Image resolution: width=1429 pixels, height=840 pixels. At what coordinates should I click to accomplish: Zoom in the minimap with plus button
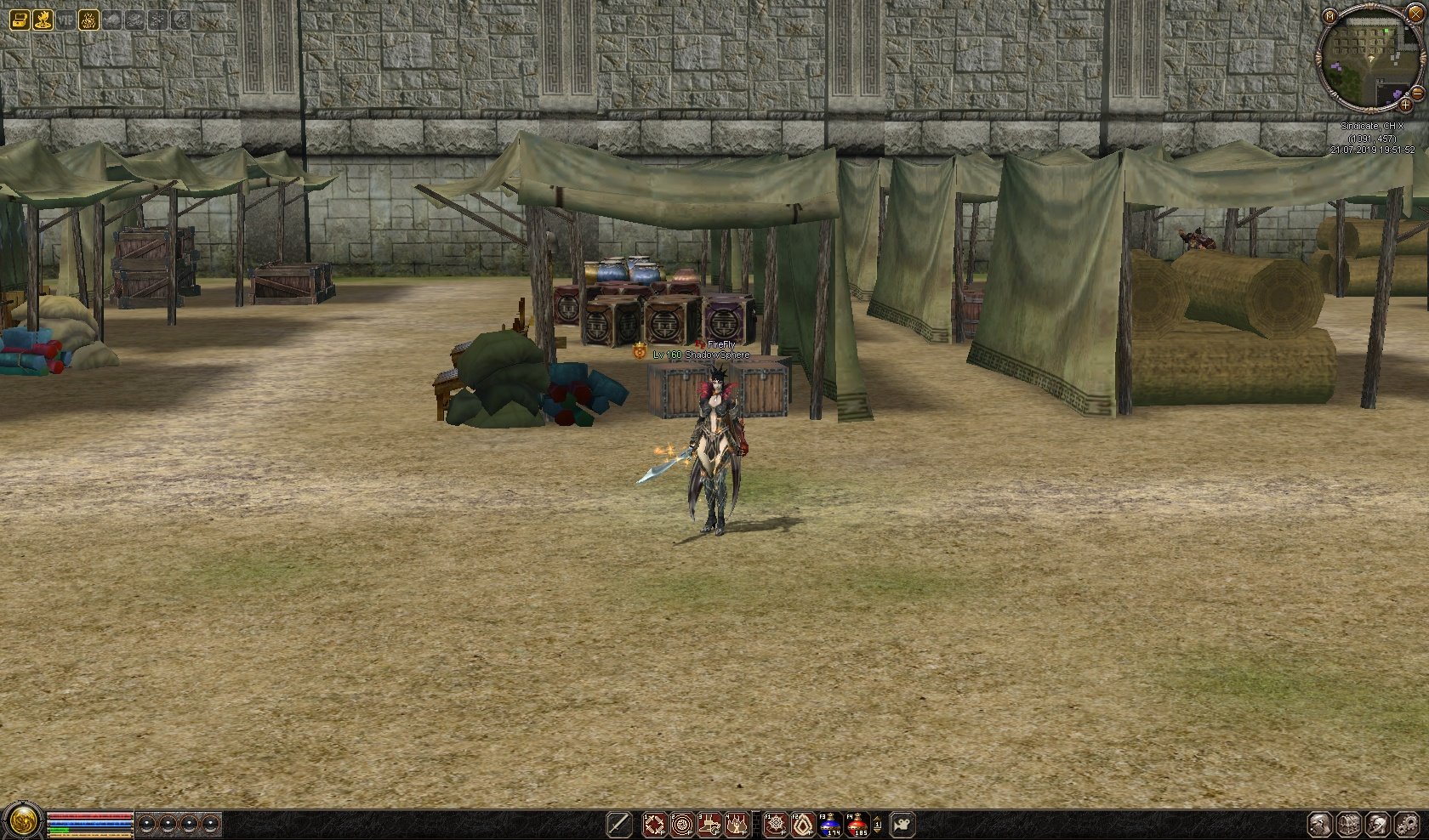pyautogui.click(x=1405, y=105)
